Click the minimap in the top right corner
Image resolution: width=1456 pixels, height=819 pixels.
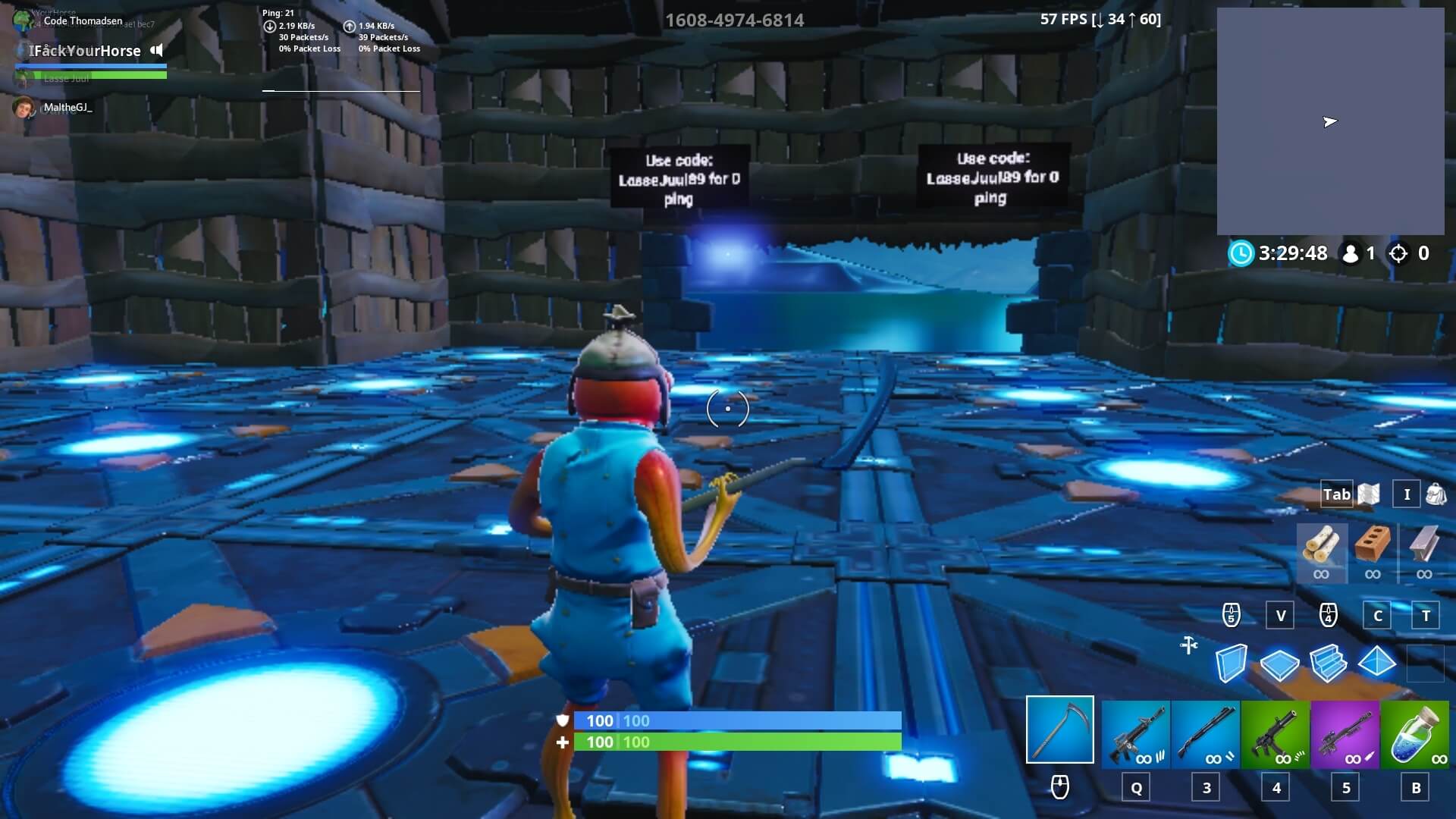click(1332, 121)
